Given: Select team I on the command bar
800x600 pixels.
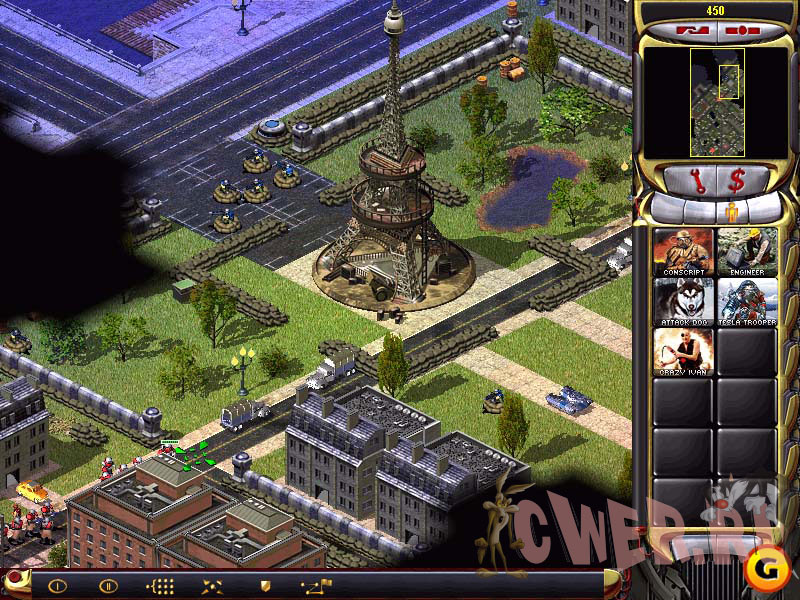Looking at the screenshot, I should (57, 586).
